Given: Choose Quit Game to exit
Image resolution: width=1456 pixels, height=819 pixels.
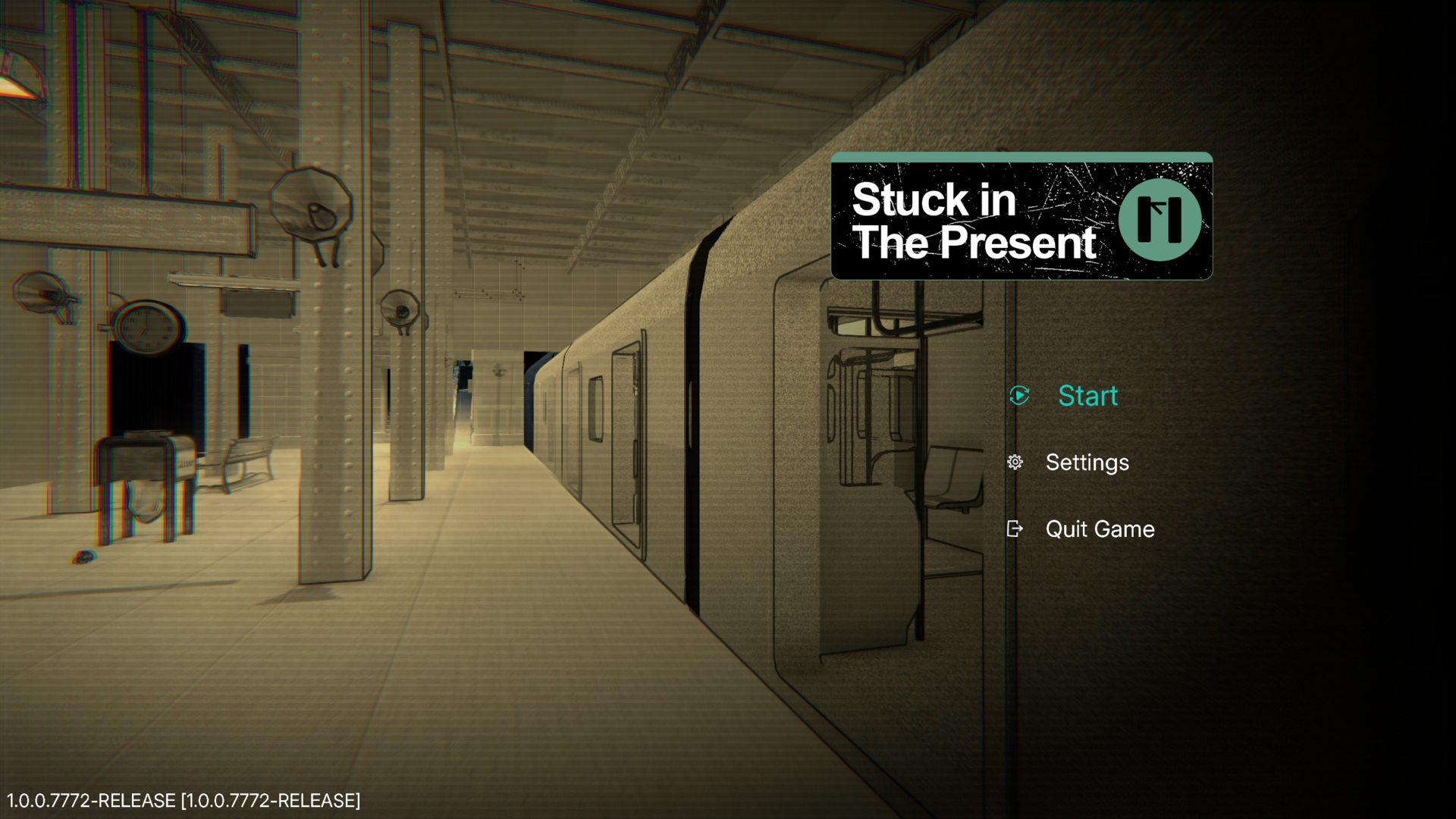Looking at the screenshot, I should click(1099, 529).
